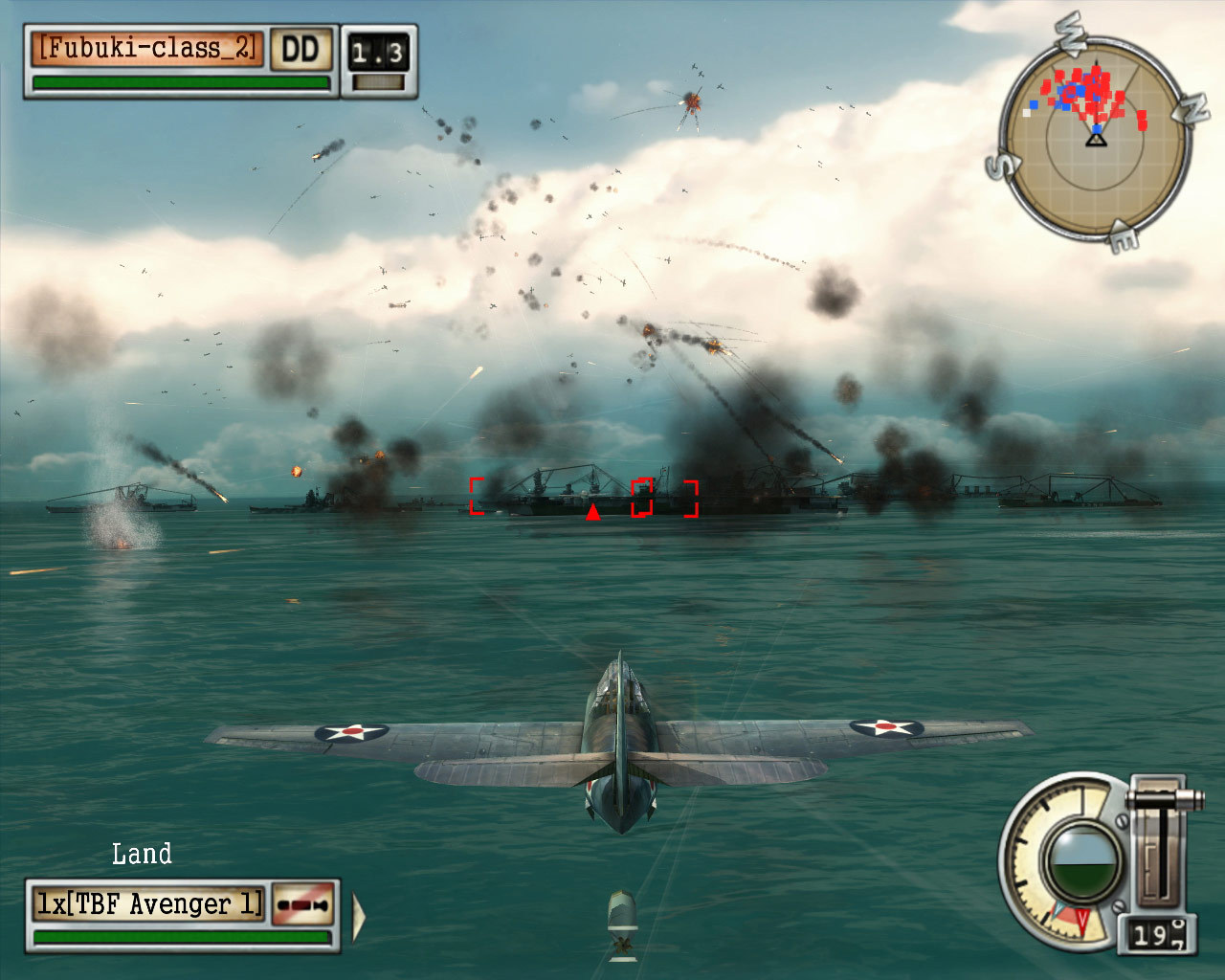The image size is (1225, 980).
Task: Click the red triangle target marker
Action: (591, 513)
